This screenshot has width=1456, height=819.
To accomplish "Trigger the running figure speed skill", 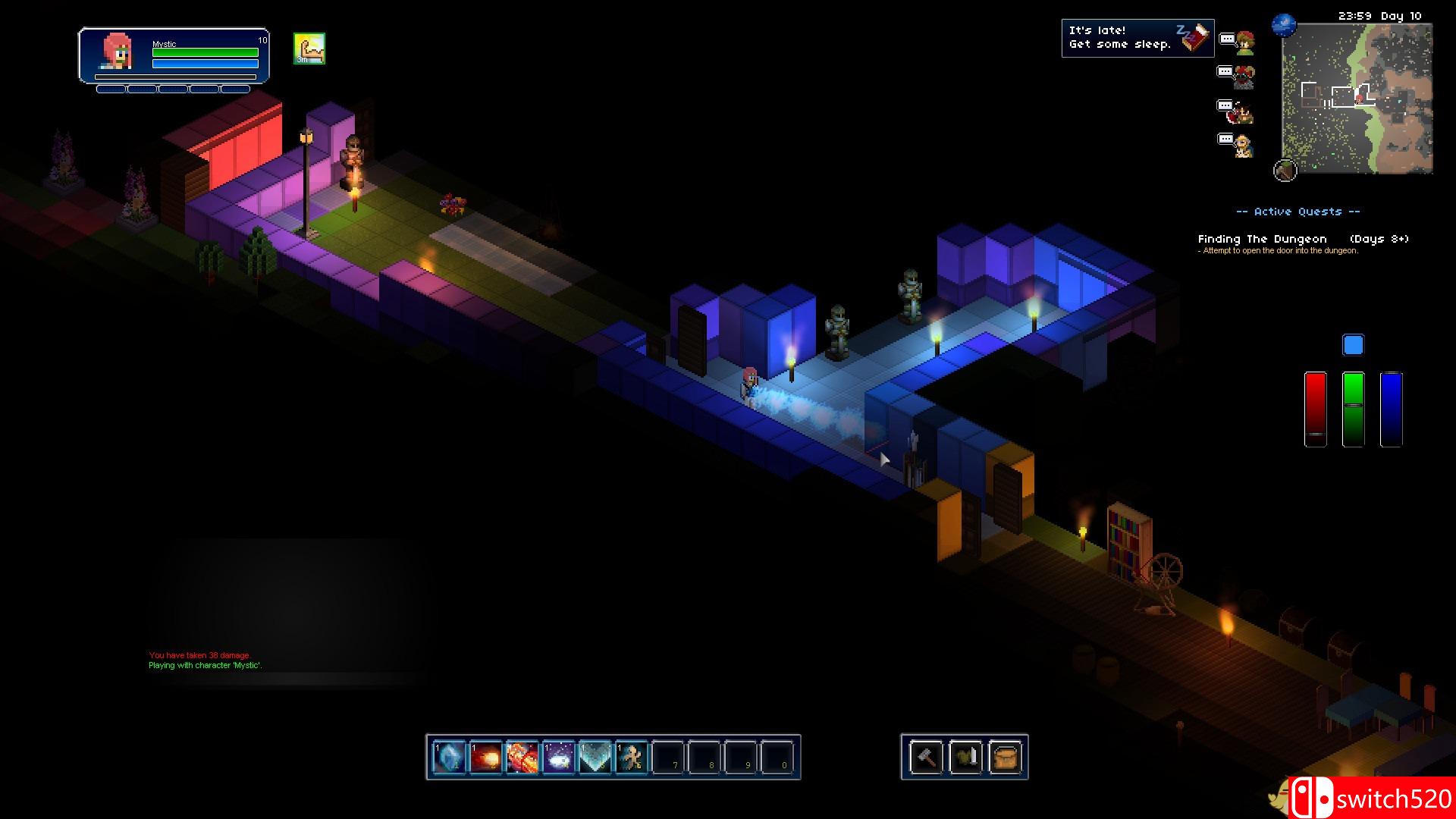I will click(631, 757).
